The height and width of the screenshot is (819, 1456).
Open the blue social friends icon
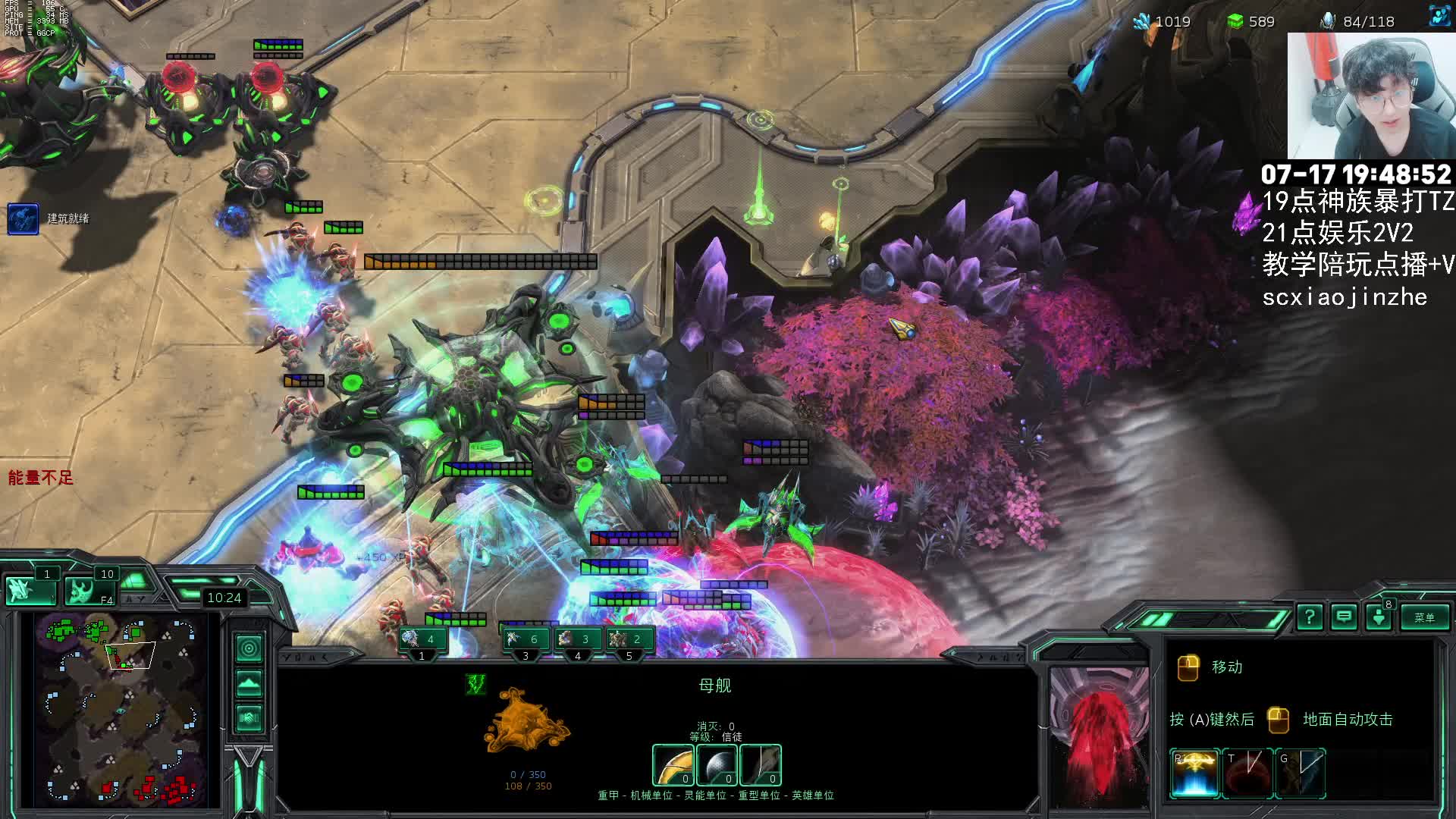click(x=1439, y=16)
